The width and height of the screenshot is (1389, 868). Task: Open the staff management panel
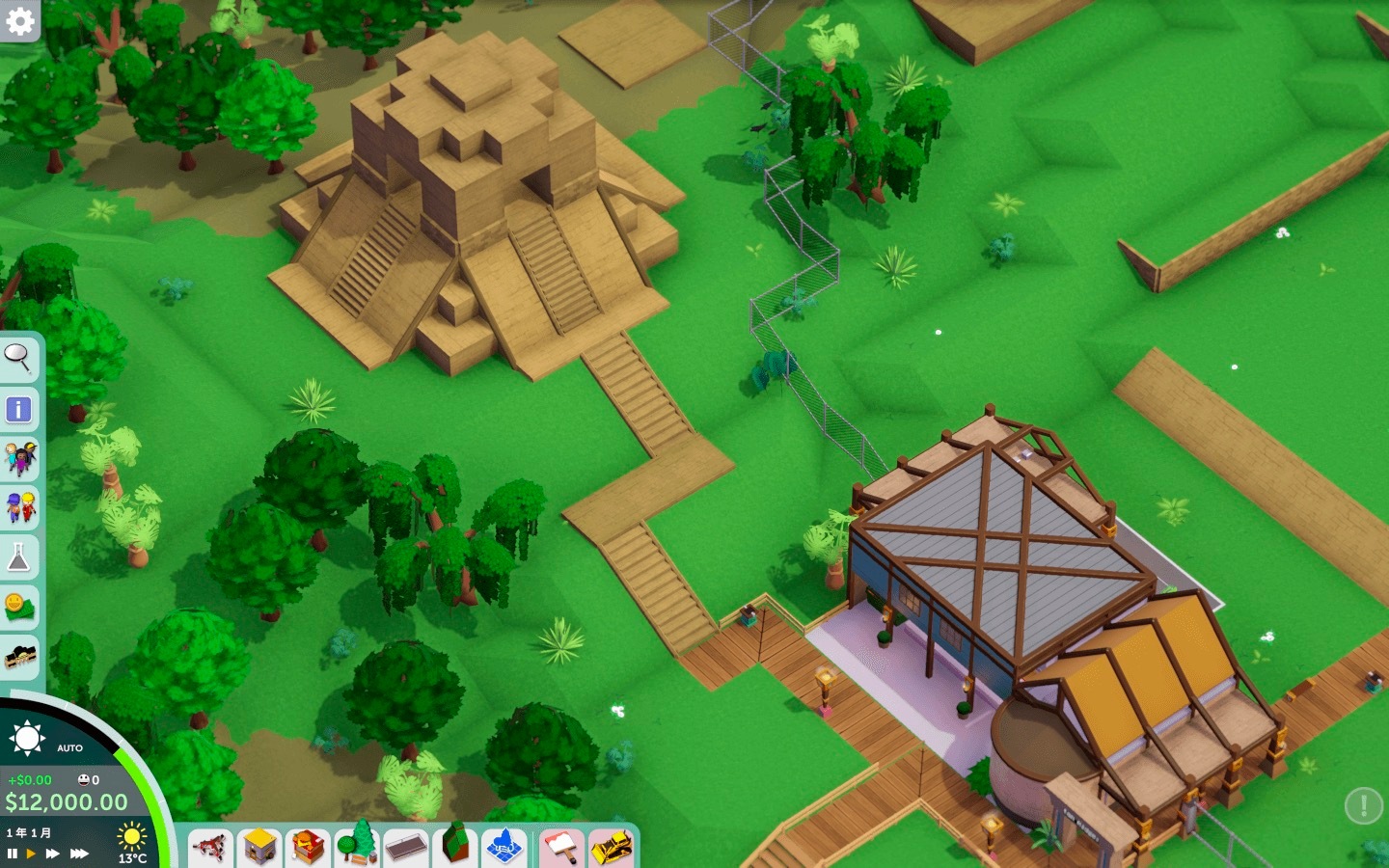click(x=19, y=507)
